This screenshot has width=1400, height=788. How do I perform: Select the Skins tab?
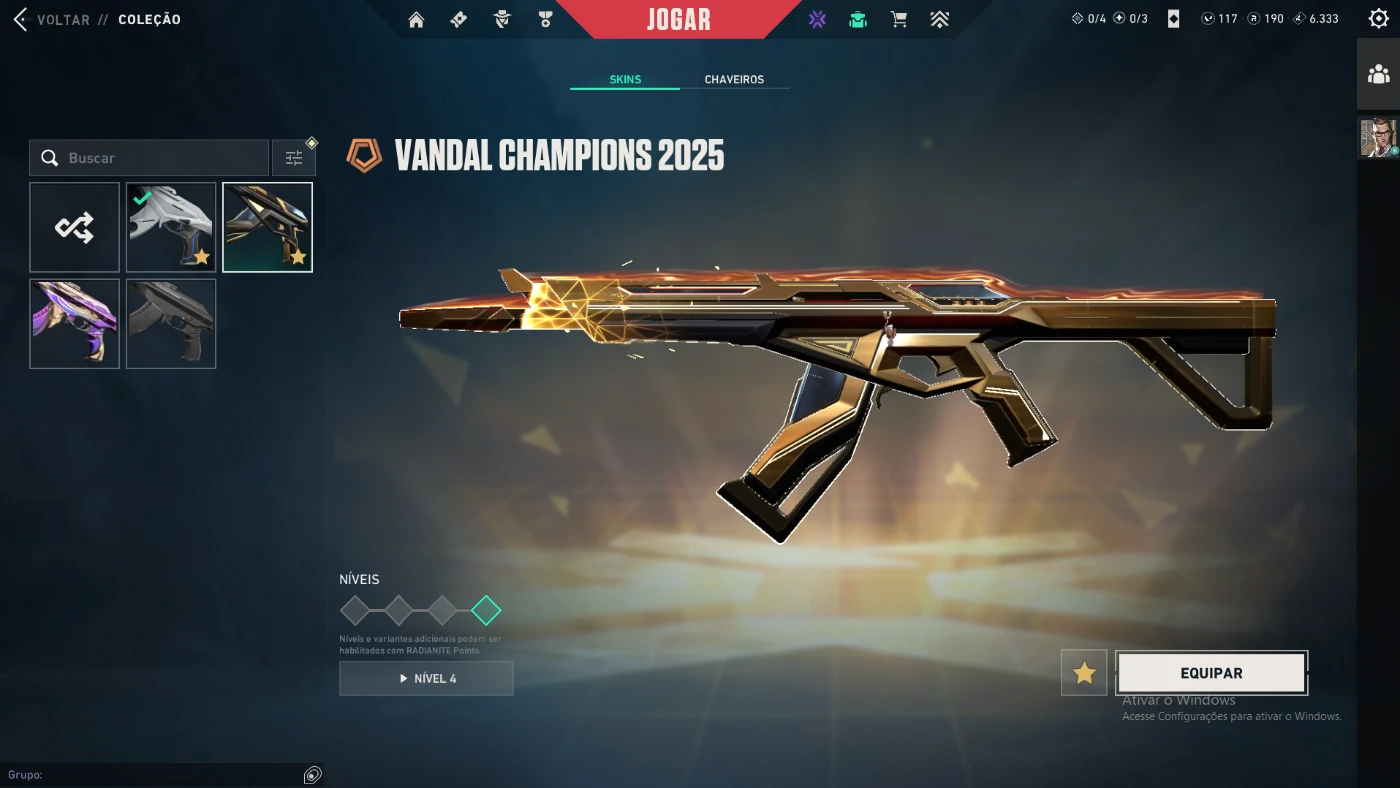(625, 80)
